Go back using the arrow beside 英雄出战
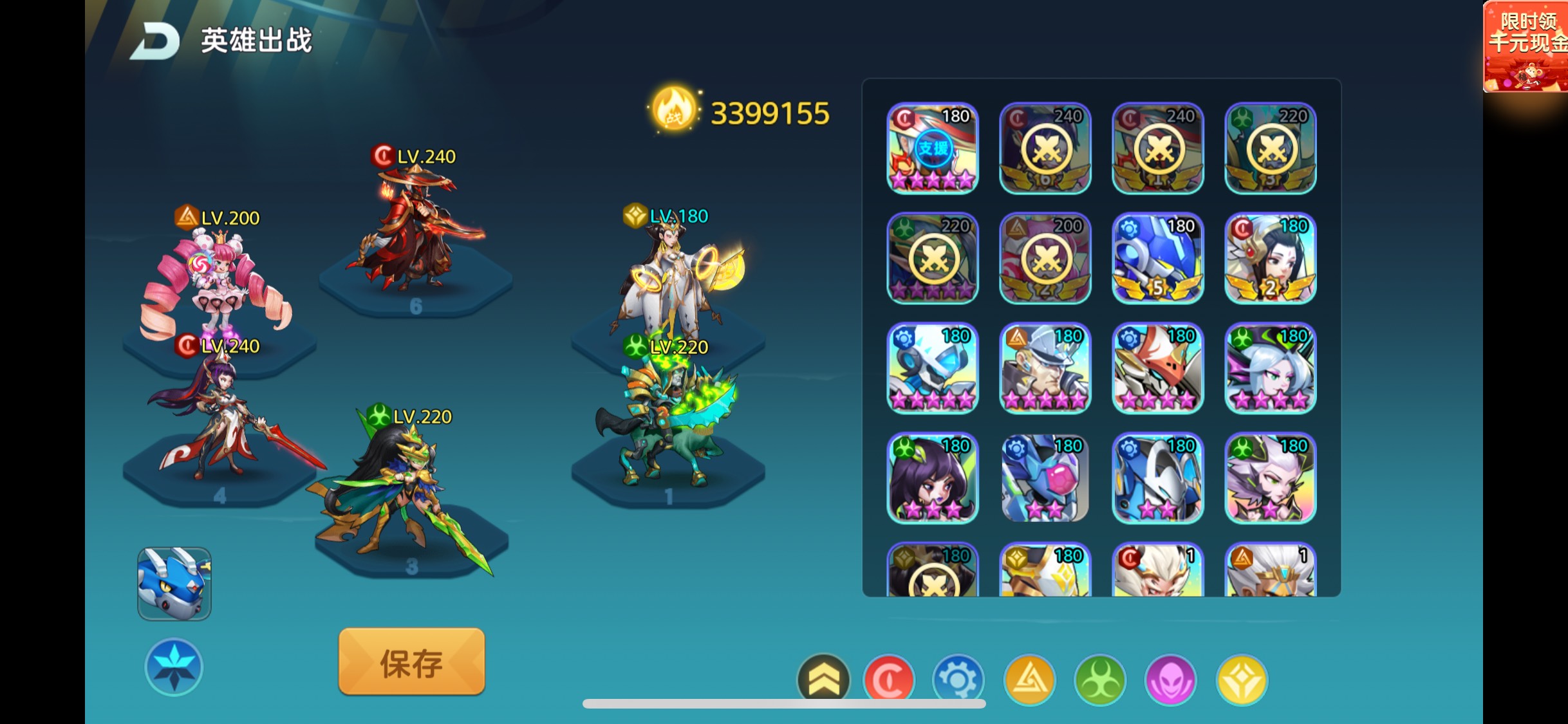The height and width of the screenshot is (724, 1568). tap(154, 42)
